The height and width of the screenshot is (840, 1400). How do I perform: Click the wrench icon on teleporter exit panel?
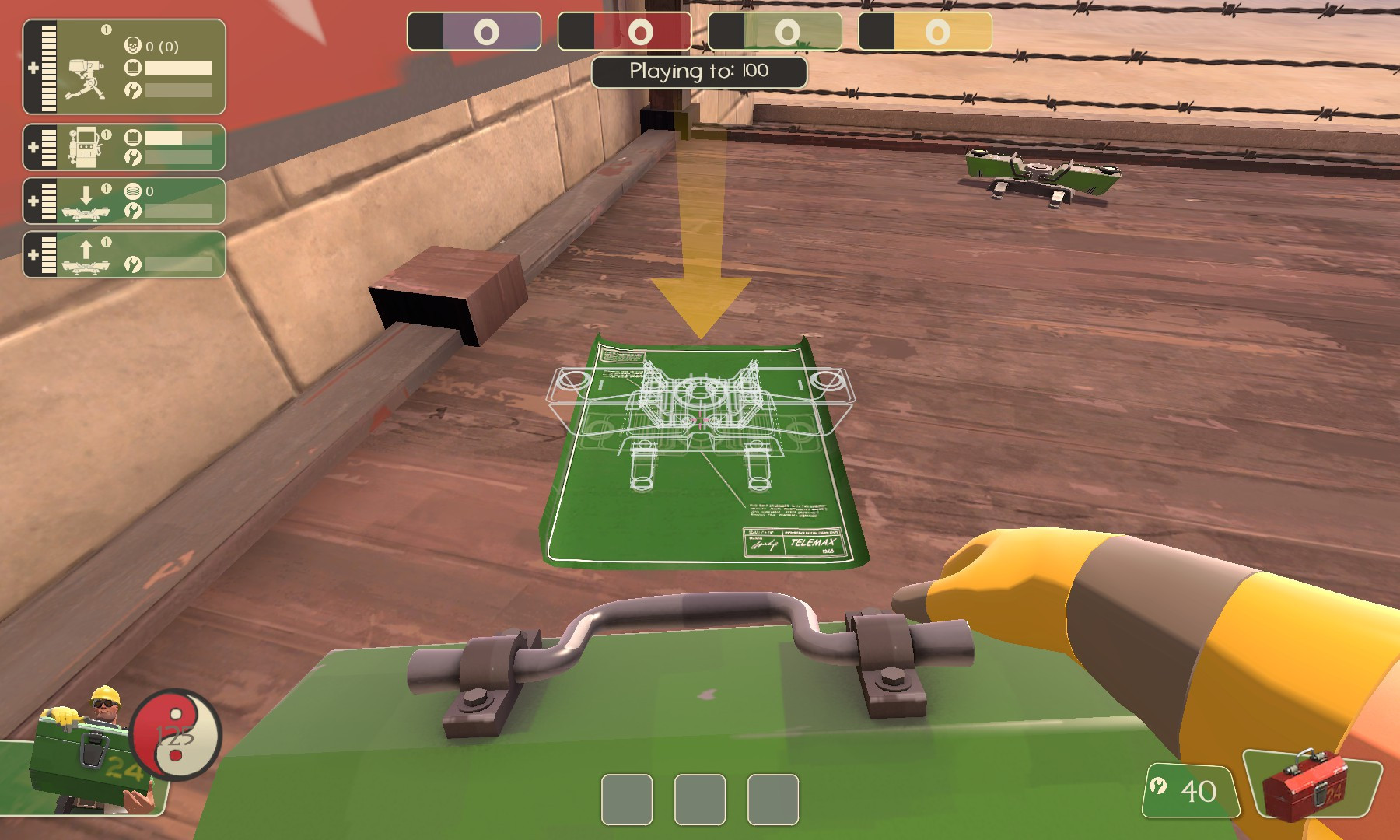point(133,266)
